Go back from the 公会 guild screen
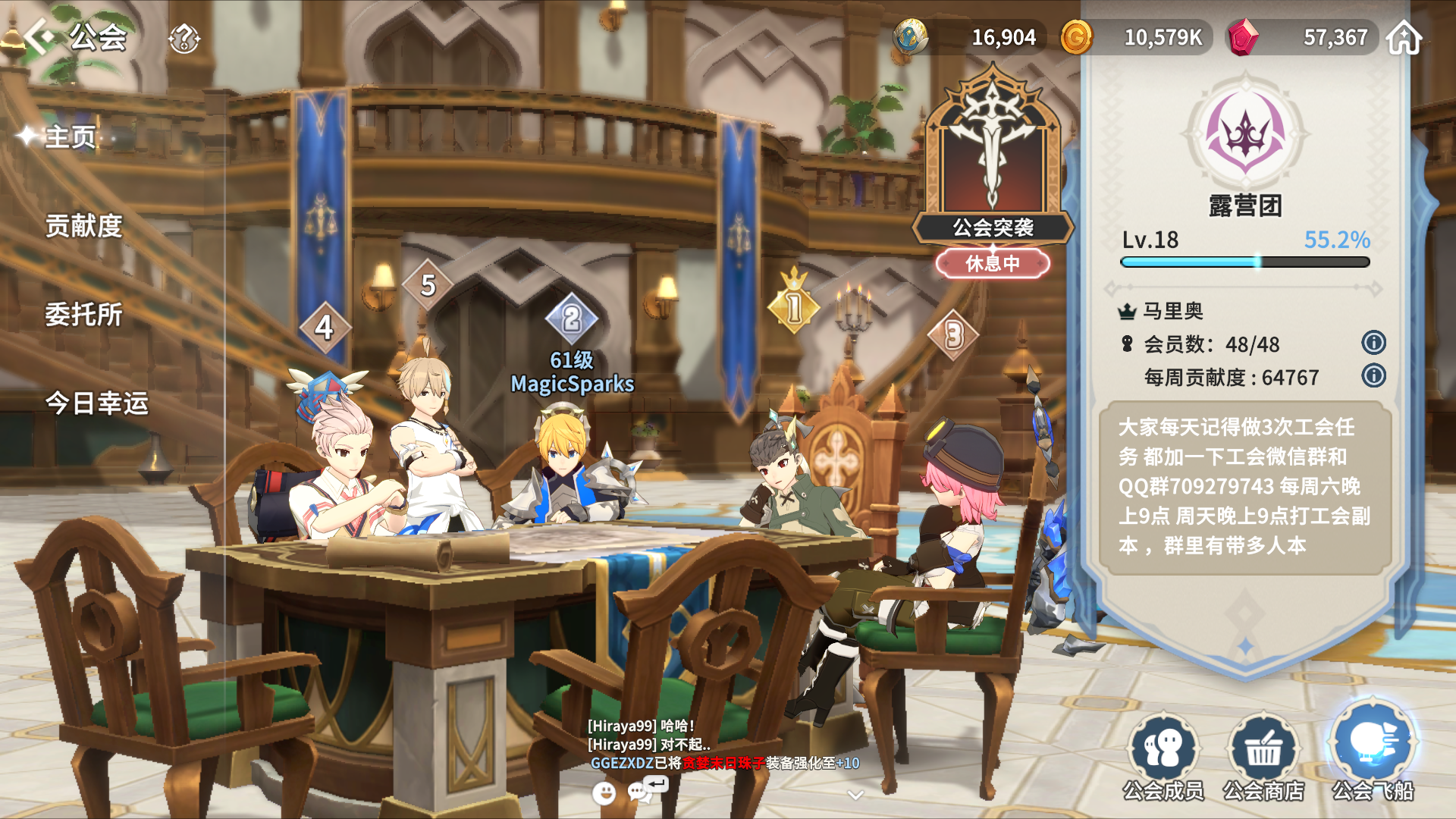The width and height of the screenshot is (1456, 819). [39, 36]
